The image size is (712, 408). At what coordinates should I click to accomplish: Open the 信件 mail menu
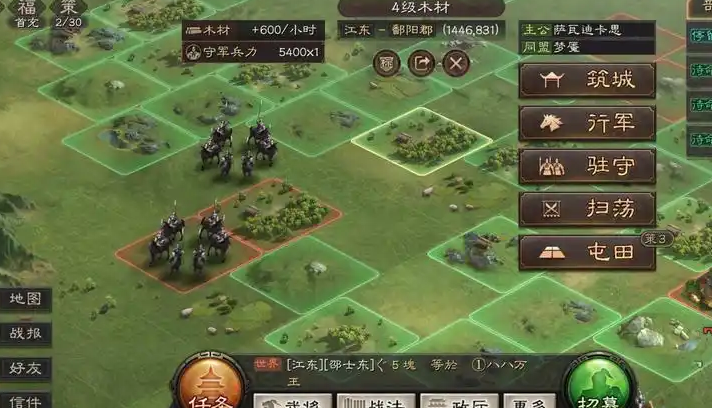(24, 400)
